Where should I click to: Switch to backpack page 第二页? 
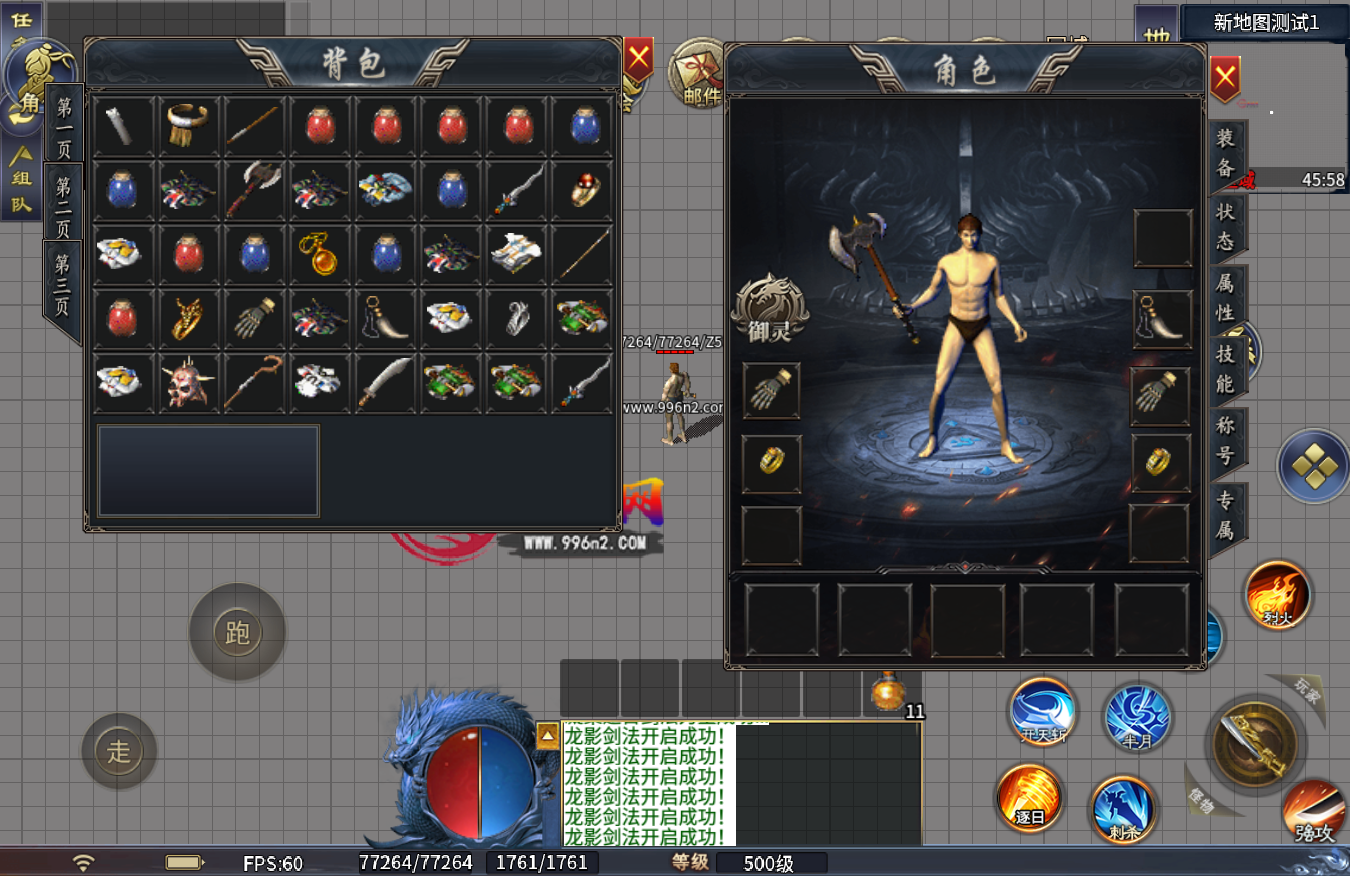(63, 202)
